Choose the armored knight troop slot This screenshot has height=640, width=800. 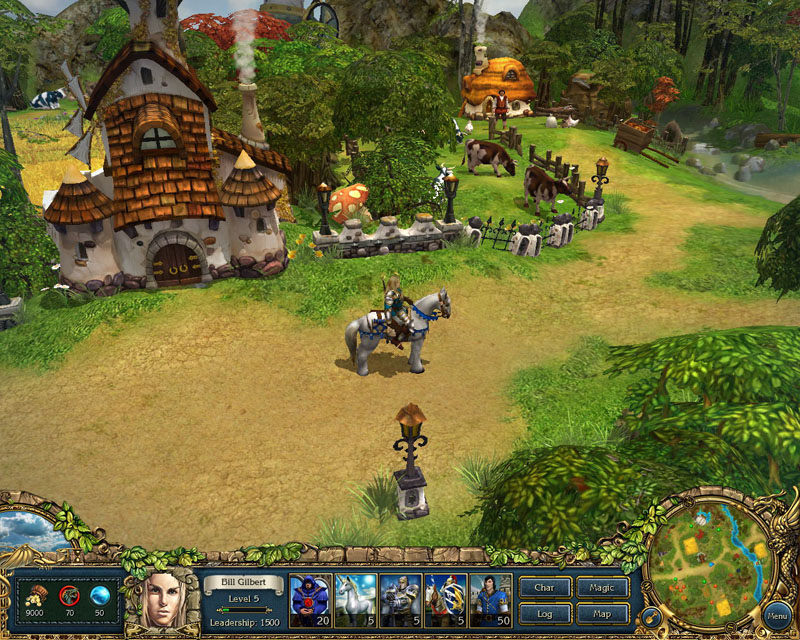click(400, 600)
